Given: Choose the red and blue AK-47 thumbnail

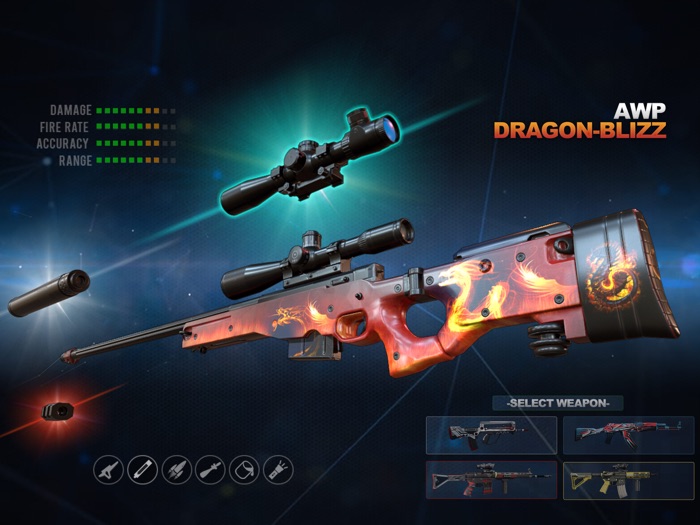Looking at the screenshot, I should click(x=628, y=435).
